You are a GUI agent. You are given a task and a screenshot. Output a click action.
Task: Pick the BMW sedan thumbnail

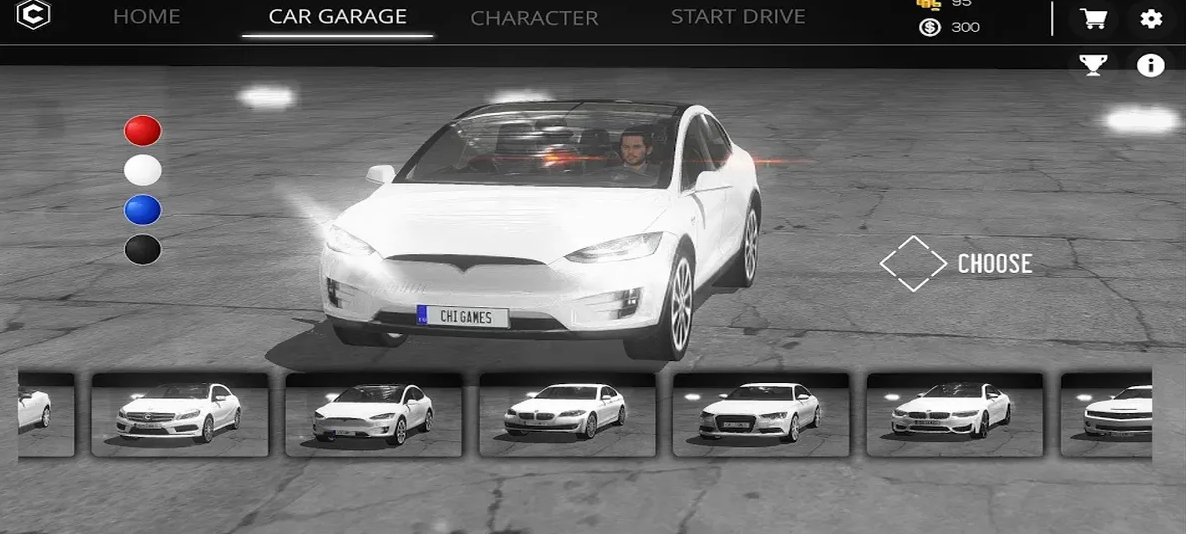(567, 414)
